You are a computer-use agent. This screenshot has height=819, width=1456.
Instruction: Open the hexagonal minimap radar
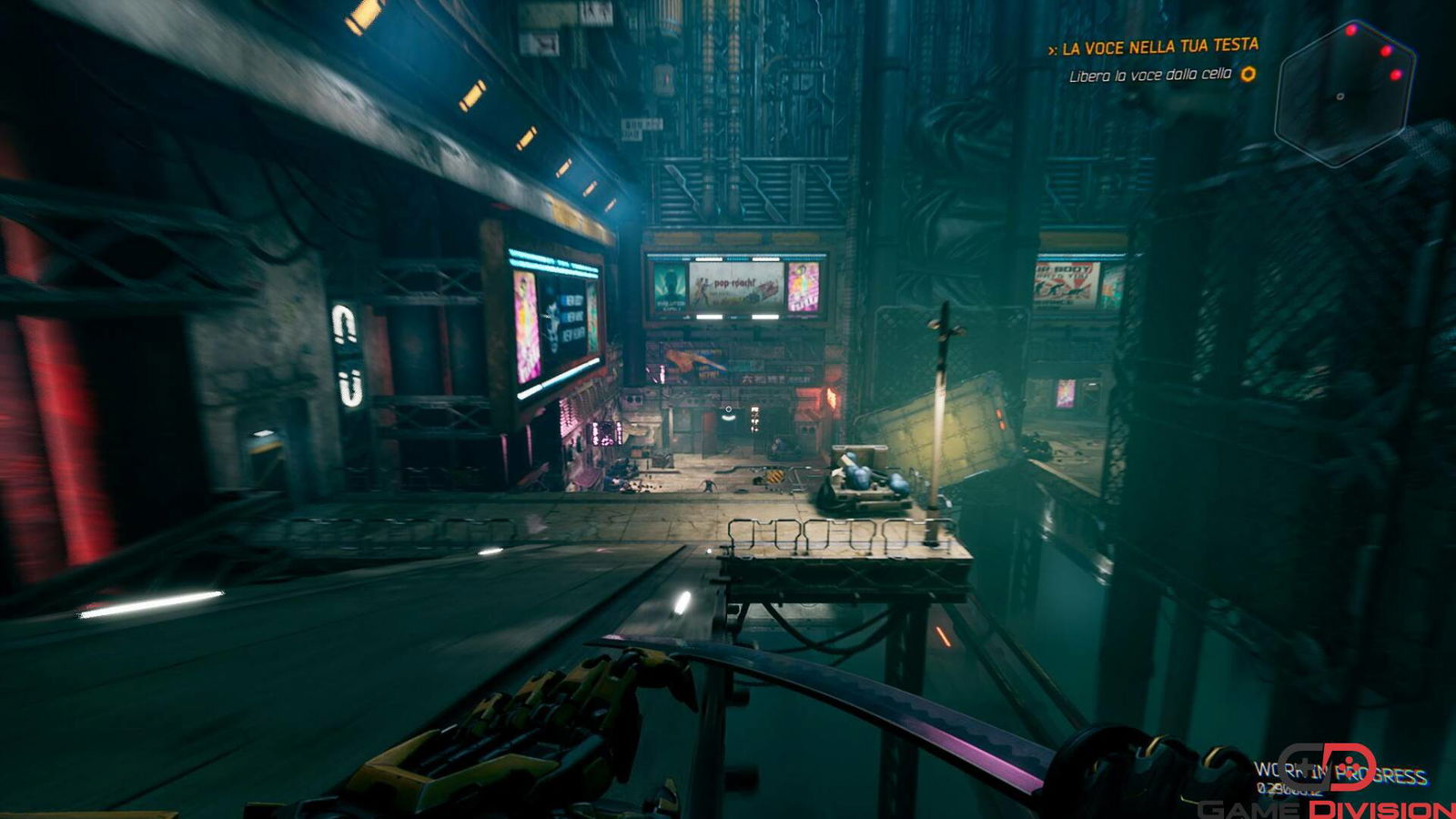(1344, 94)
